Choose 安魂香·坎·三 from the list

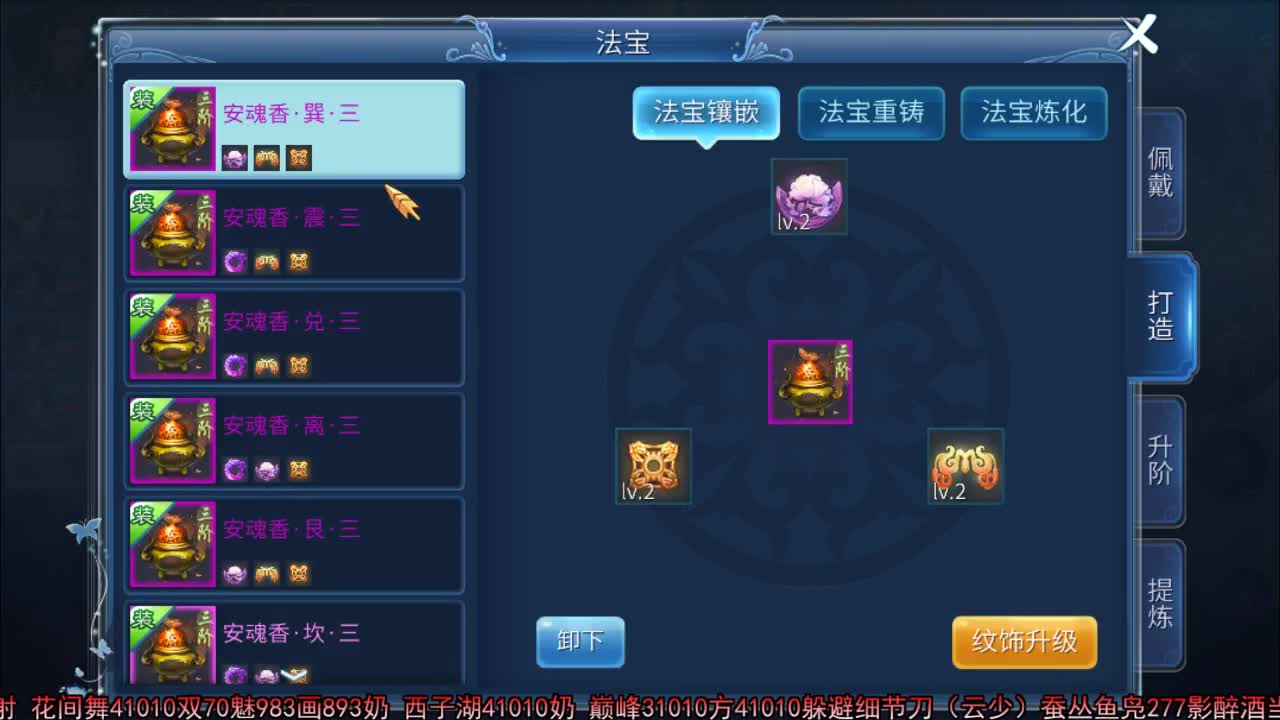tap(294, 640)
